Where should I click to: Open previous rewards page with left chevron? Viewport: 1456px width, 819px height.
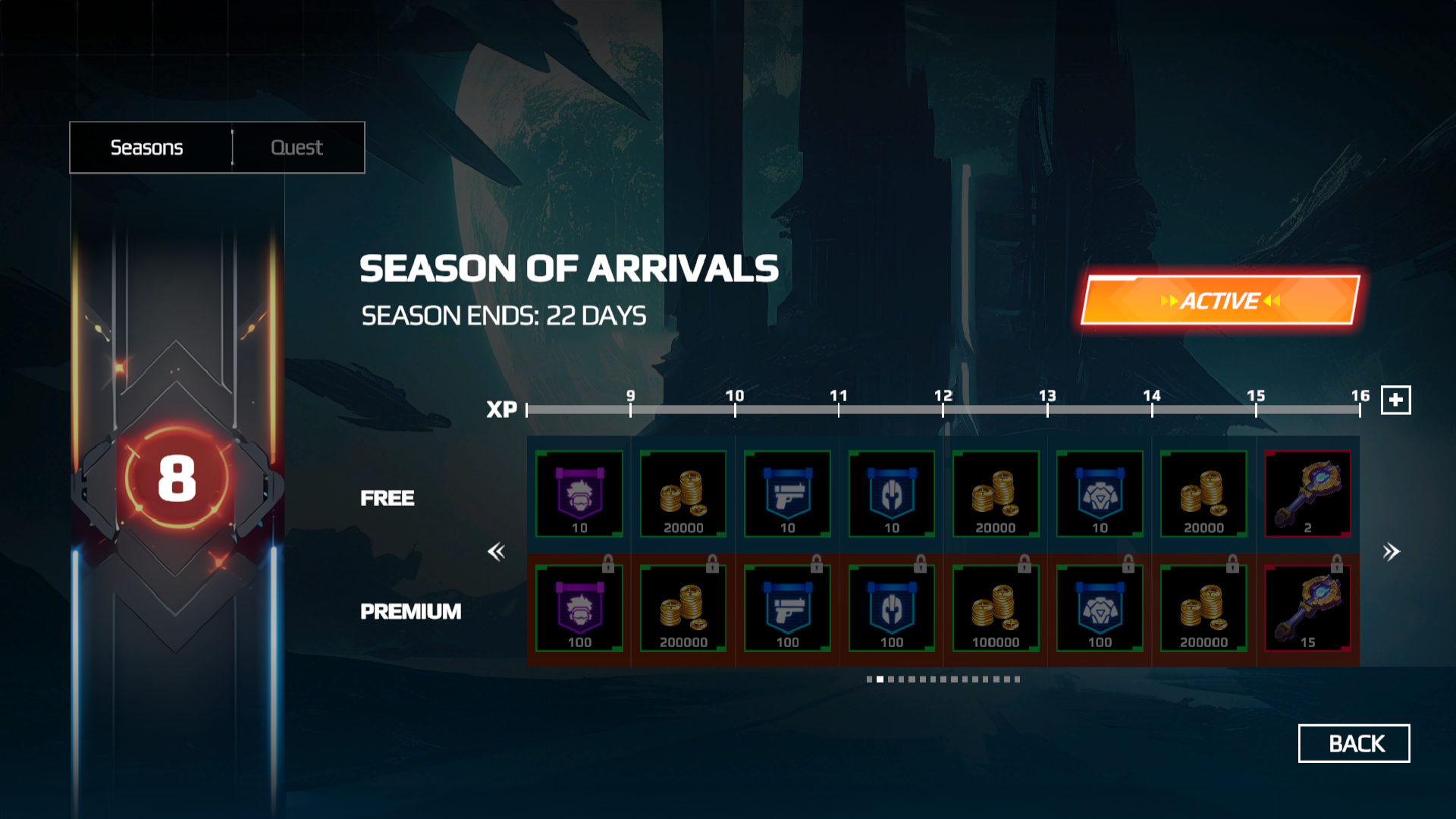(x=497, y=551)
